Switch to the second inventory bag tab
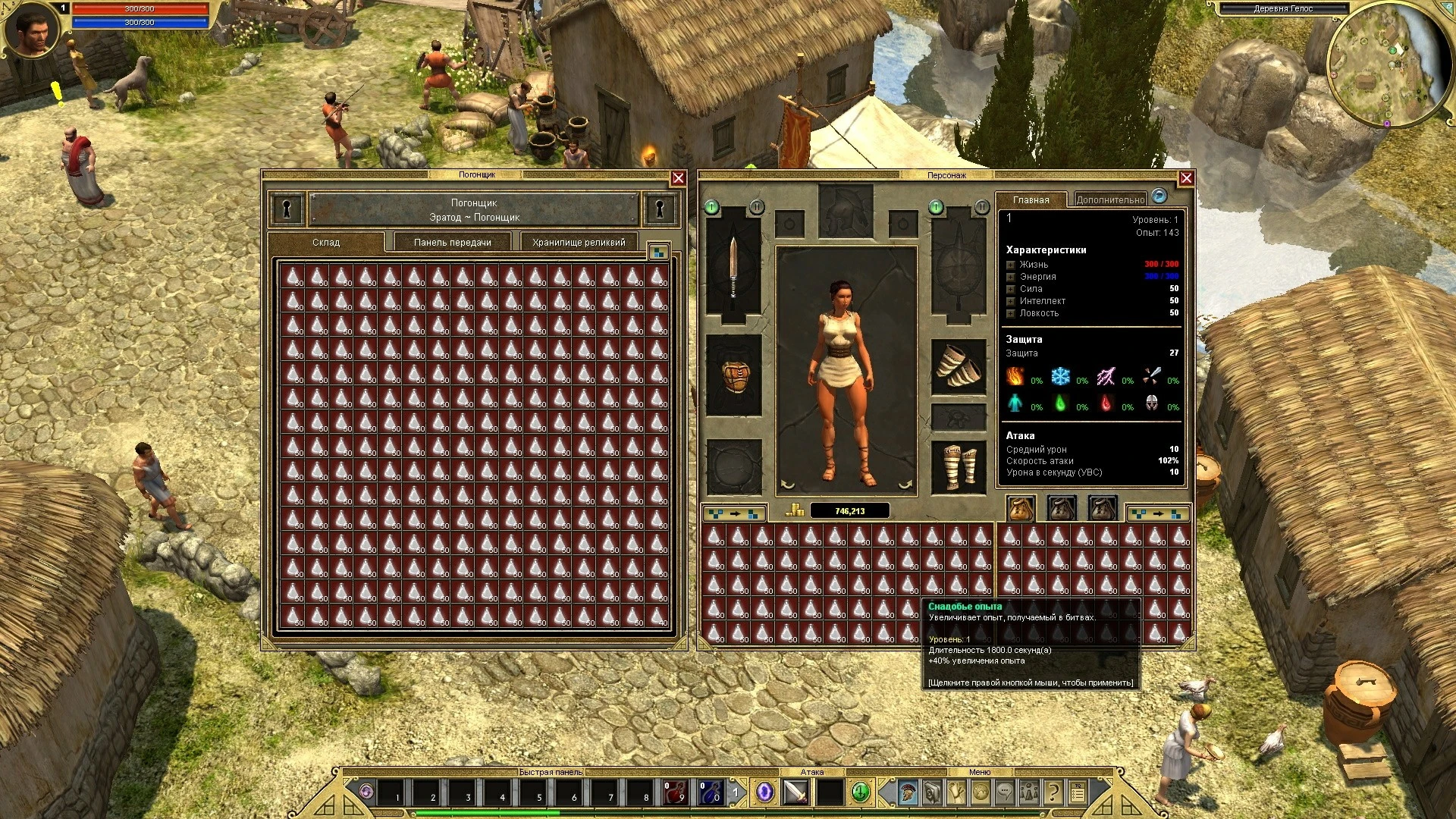Image resolution: width=1456 pixels, height=819 pixels. tap(1059, 507)
